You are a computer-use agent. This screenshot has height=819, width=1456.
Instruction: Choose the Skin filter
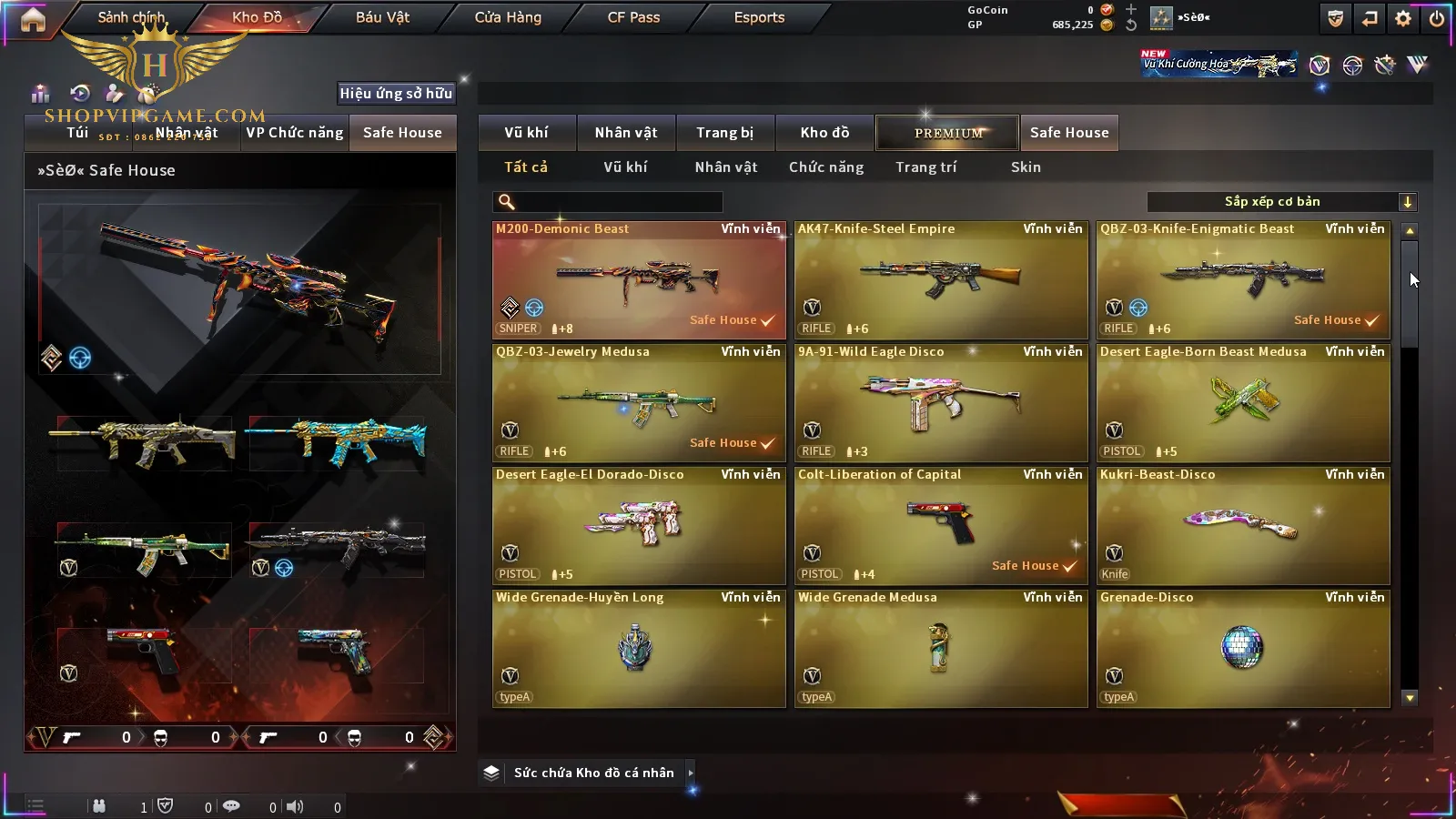click(1026, 167)
